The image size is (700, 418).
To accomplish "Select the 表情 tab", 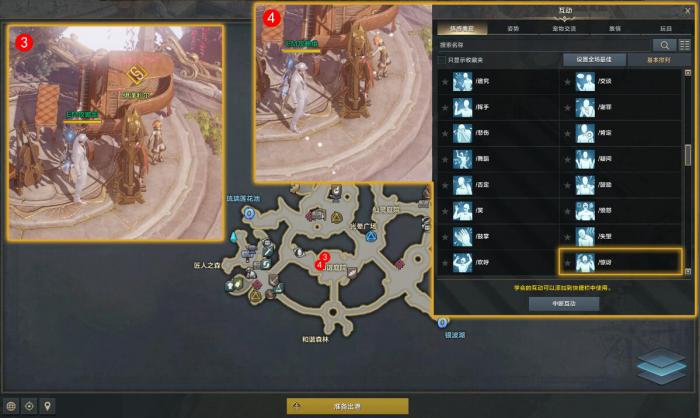I will [x=614, y=30].
